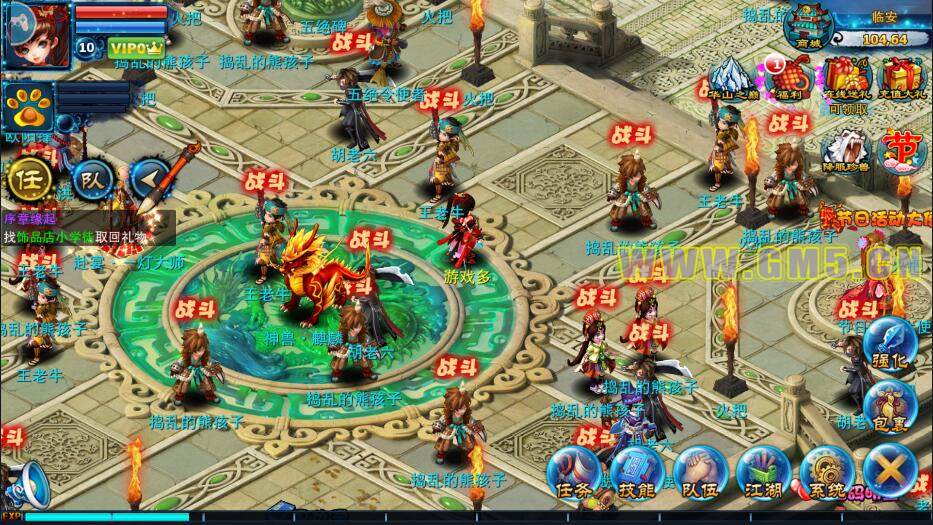
Task: Open the 降服珍兽 beast taming event
Action: pyautogui.click(x=845, y=150)
